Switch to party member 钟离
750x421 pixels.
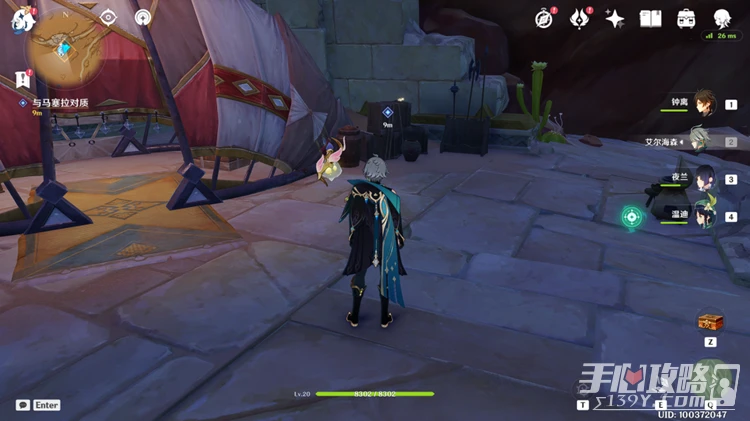(705, 103)
